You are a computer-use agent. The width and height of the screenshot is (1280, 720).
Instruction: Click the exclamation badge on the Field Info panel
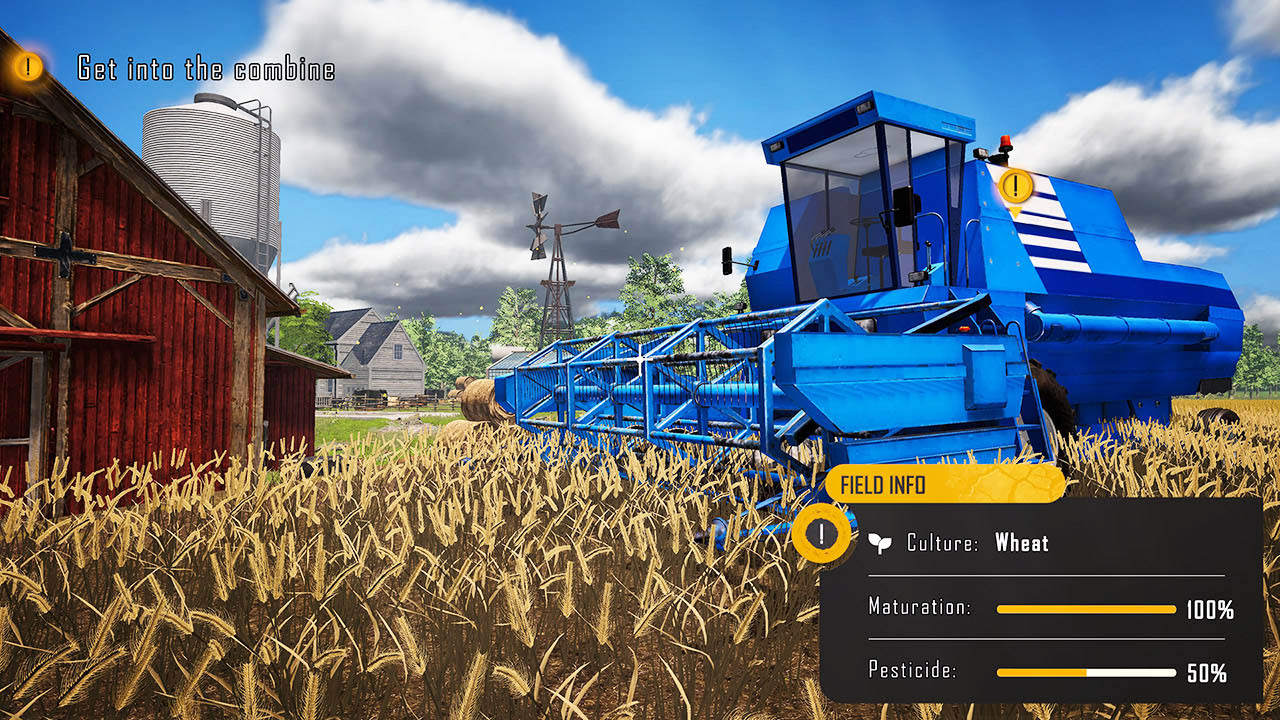tap(821, 533)
